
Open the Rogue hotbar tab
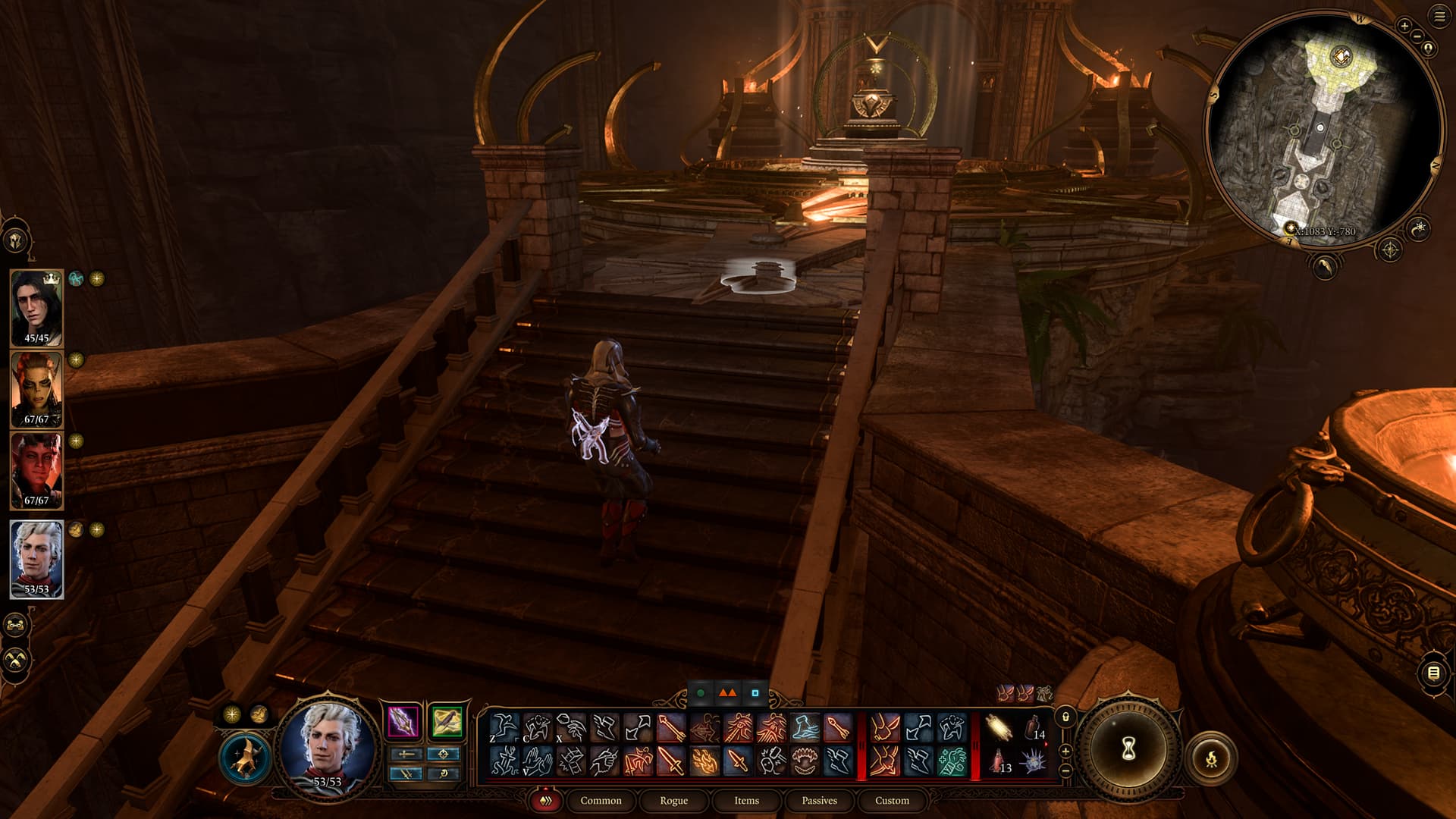pyautogui.click(x=673, y=800)
